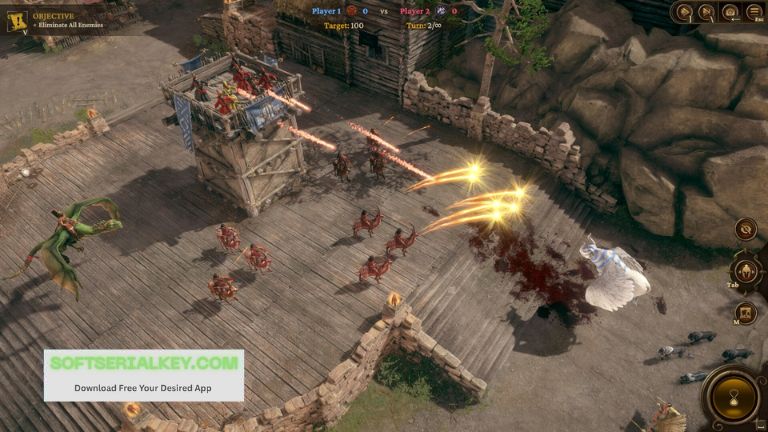Toggle the crossed-eye visibility button

tap(745, 229)
